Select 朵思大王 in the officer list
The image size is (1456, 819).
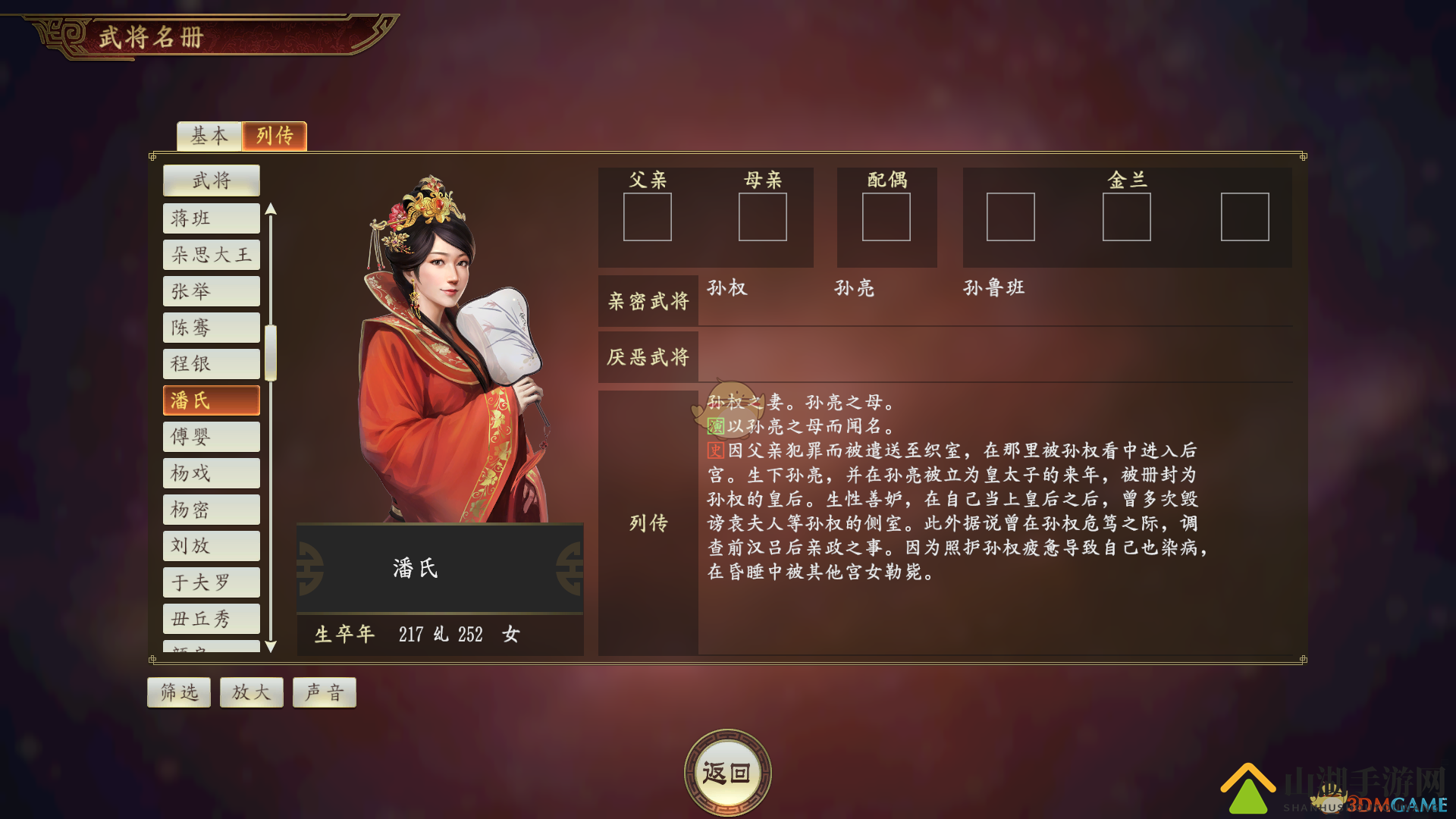point(212,255)
